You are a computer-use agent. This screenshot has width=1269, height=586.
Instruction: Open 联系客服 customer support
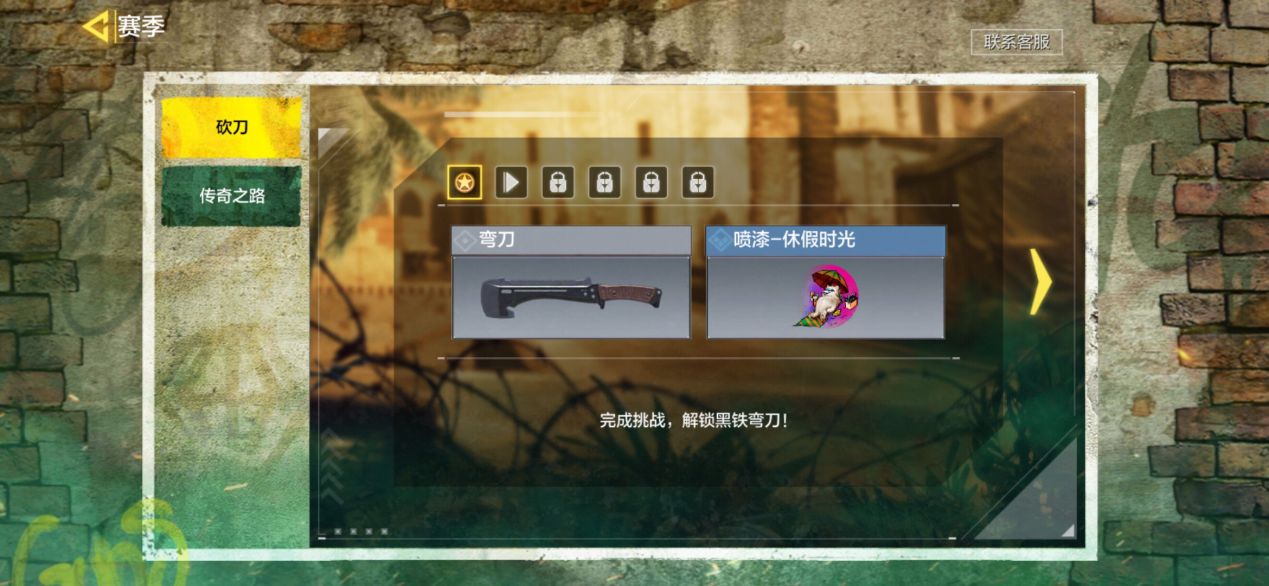click(x=1016, y=42)
